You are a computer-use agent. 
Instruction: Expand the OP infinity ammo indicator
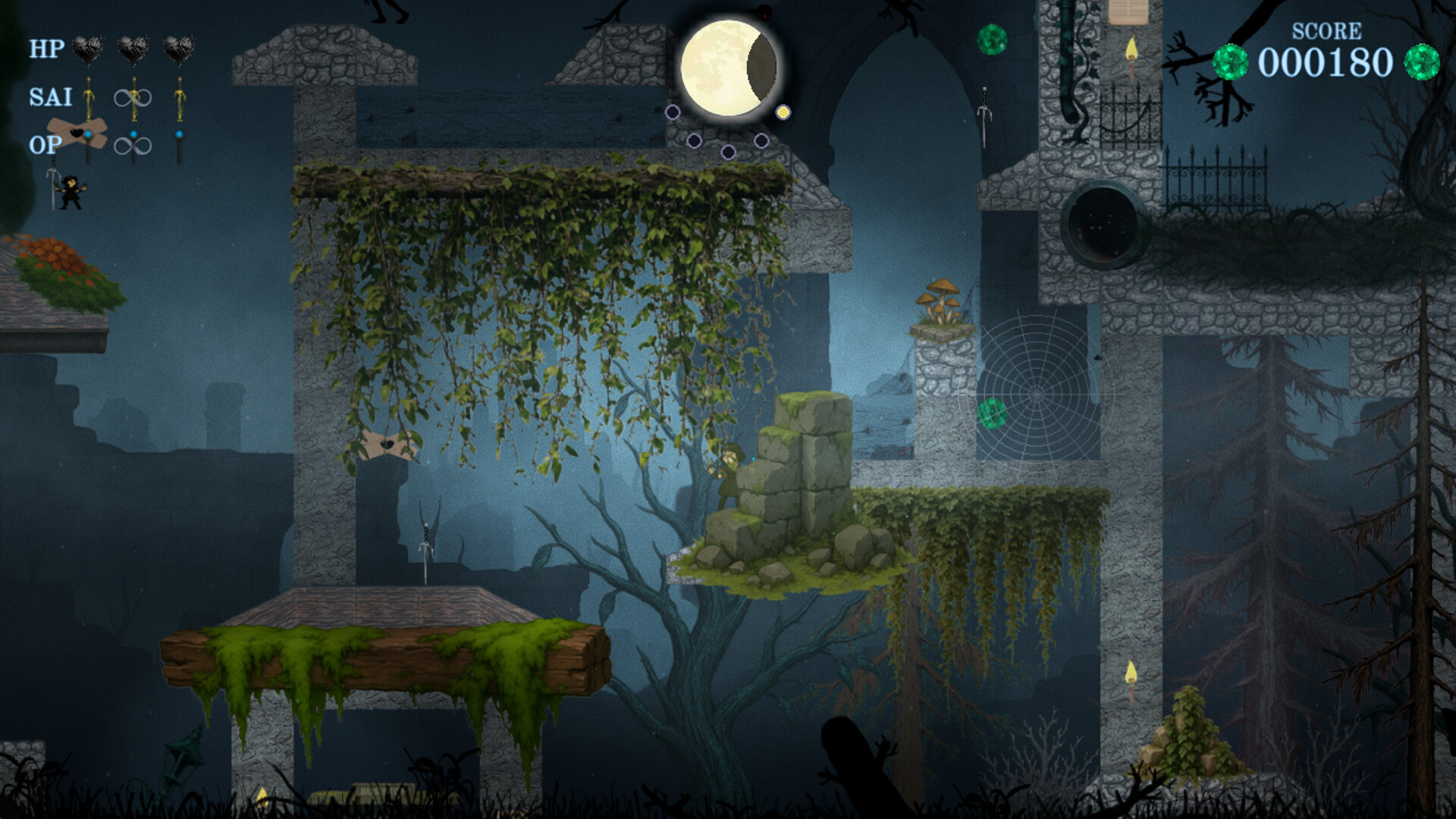click(133, 146)
